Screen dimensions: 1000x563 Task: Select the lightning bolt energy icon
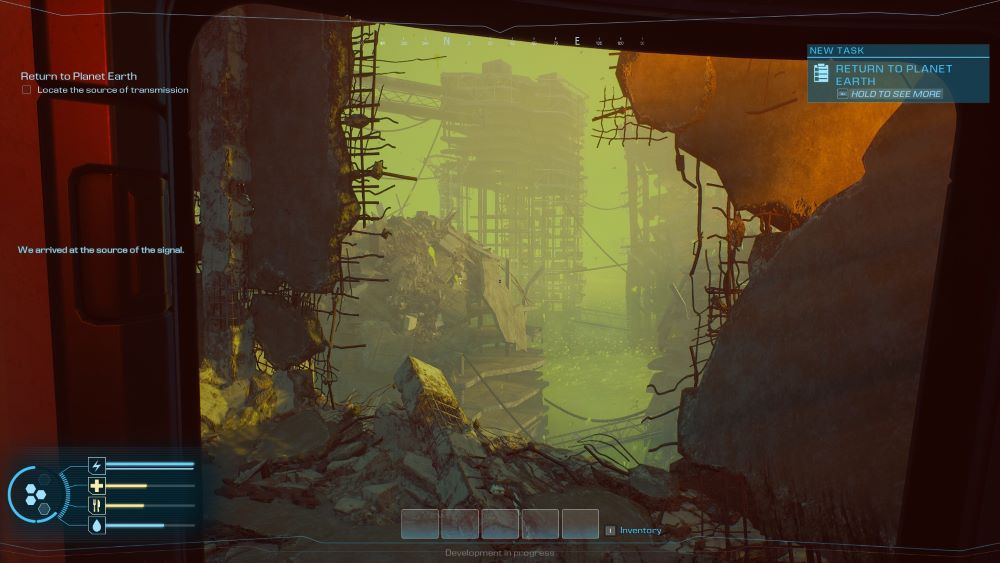pos(97,465)
